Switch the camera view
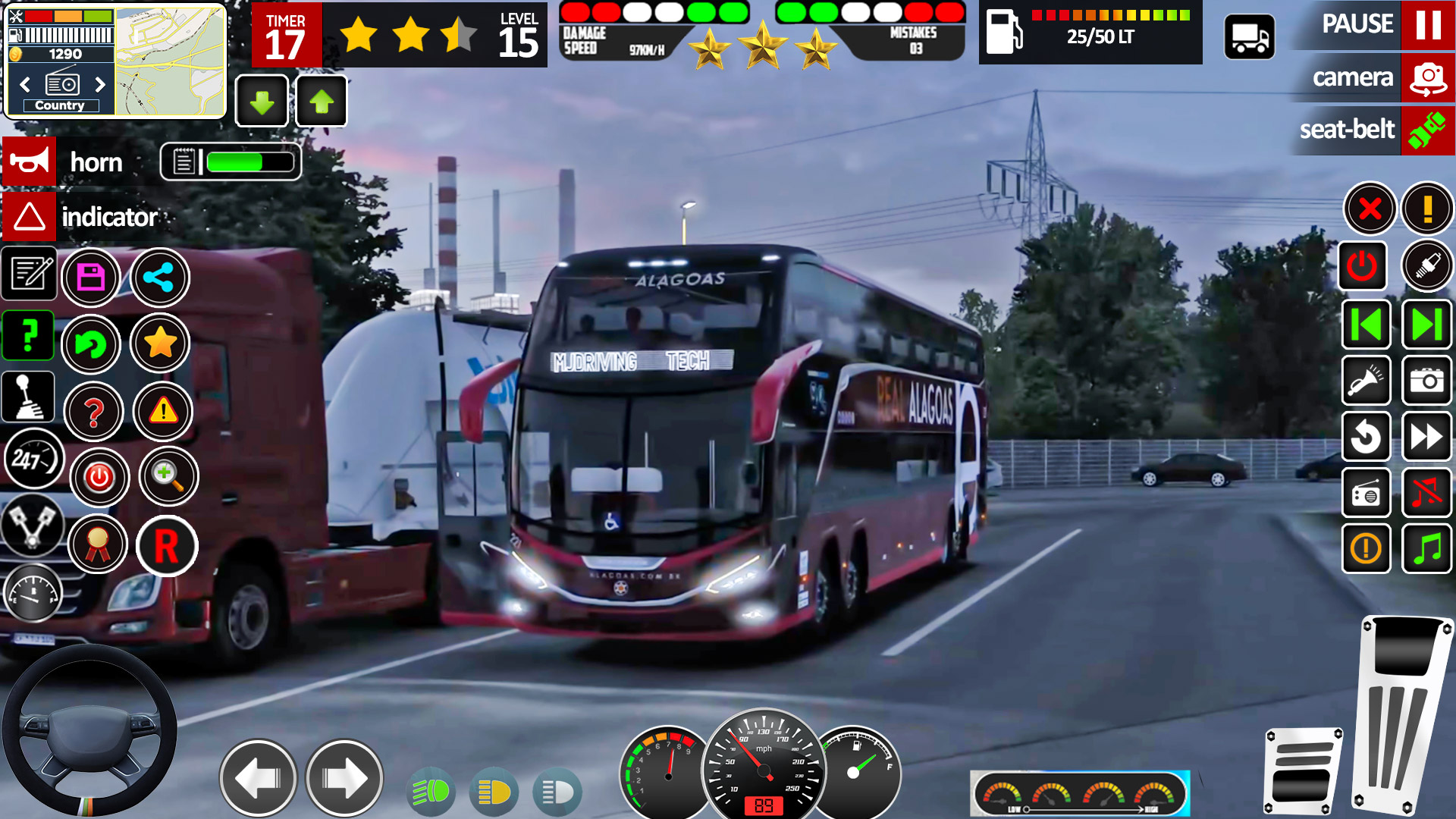Screen dimensions: 1456x819 pyautogui.click(x=1428, y=77)
